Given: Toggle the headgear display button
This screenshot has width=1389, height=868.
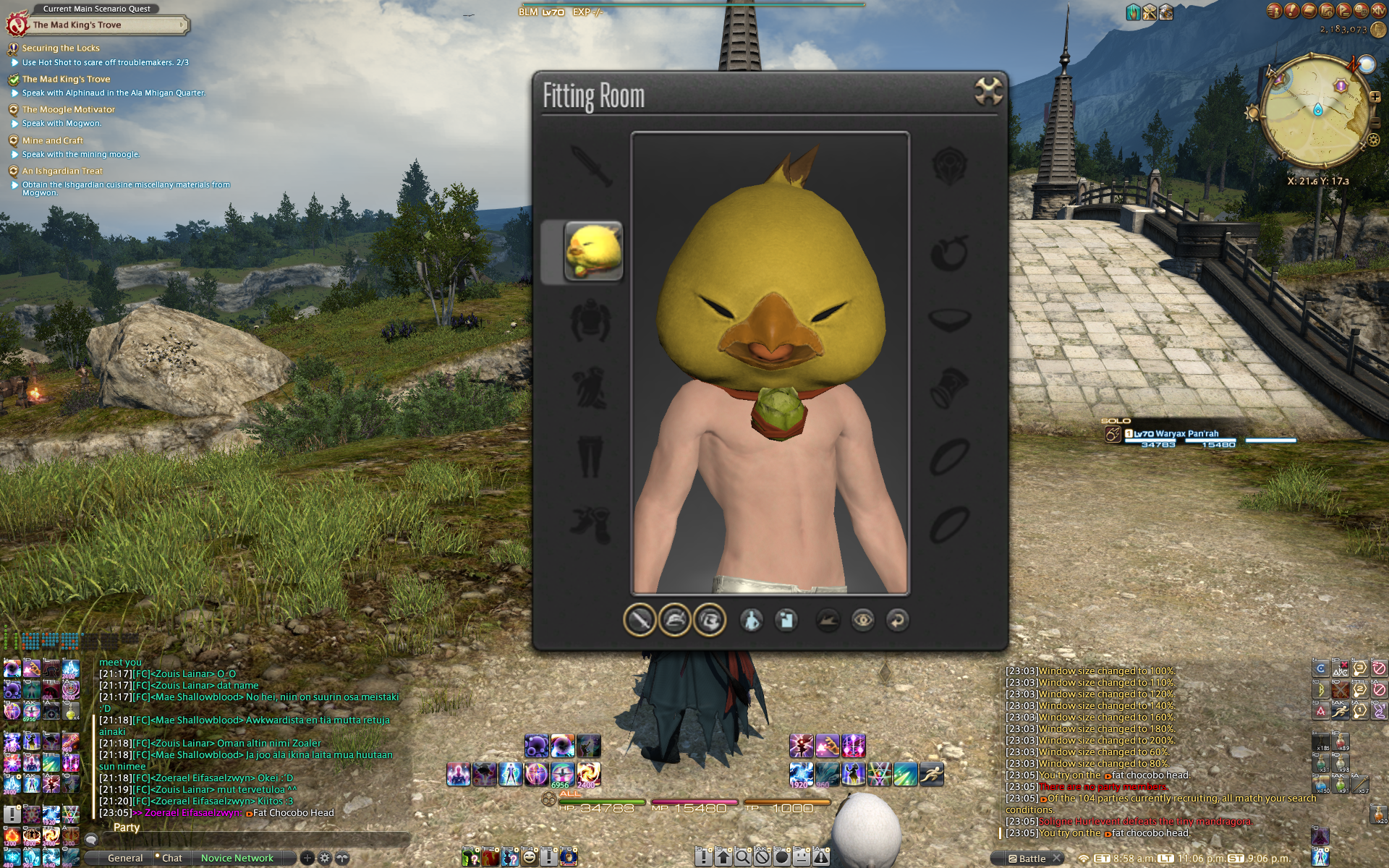Looking at the screenshot, I should pos(675,620).
